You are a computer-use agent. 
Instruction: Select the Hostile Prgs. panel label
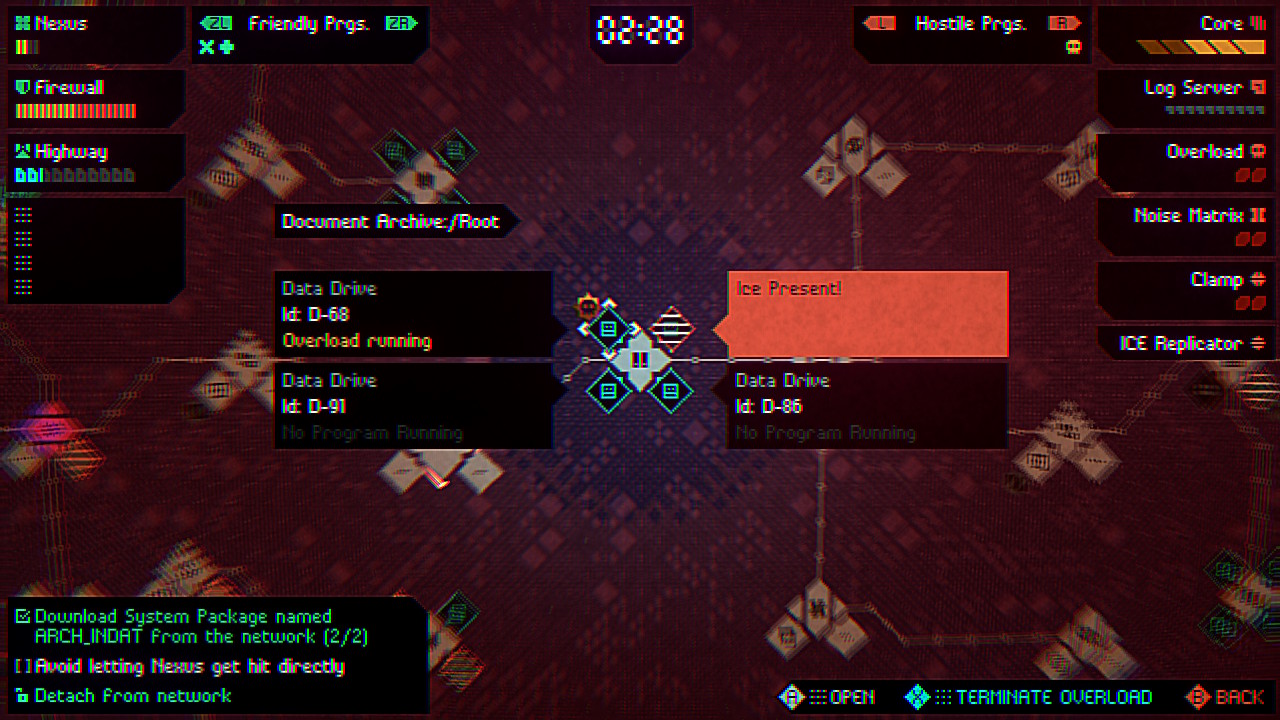tap(968, 22)
